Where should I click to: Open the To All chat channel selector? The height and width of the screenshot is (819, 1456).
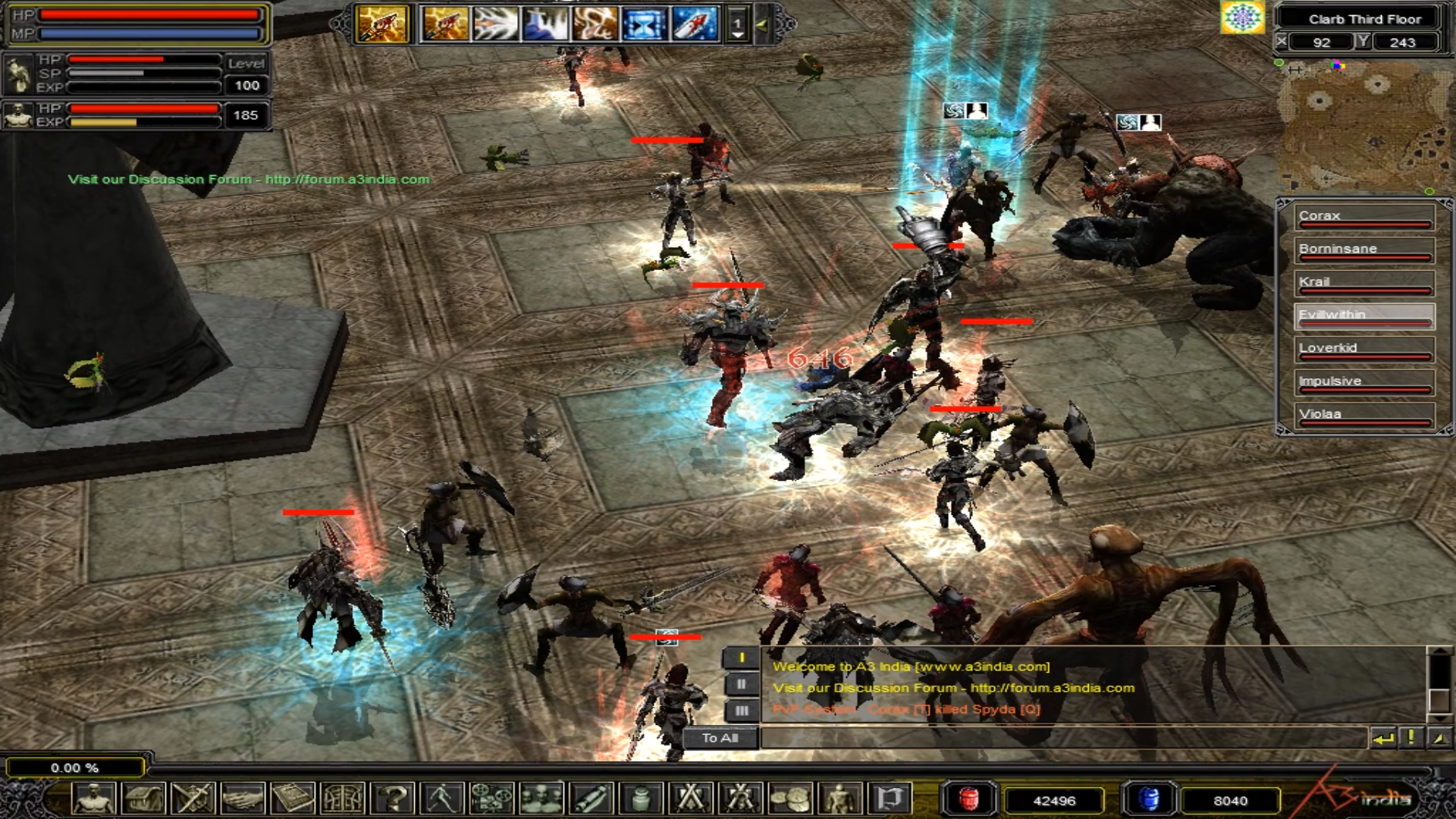720,738
